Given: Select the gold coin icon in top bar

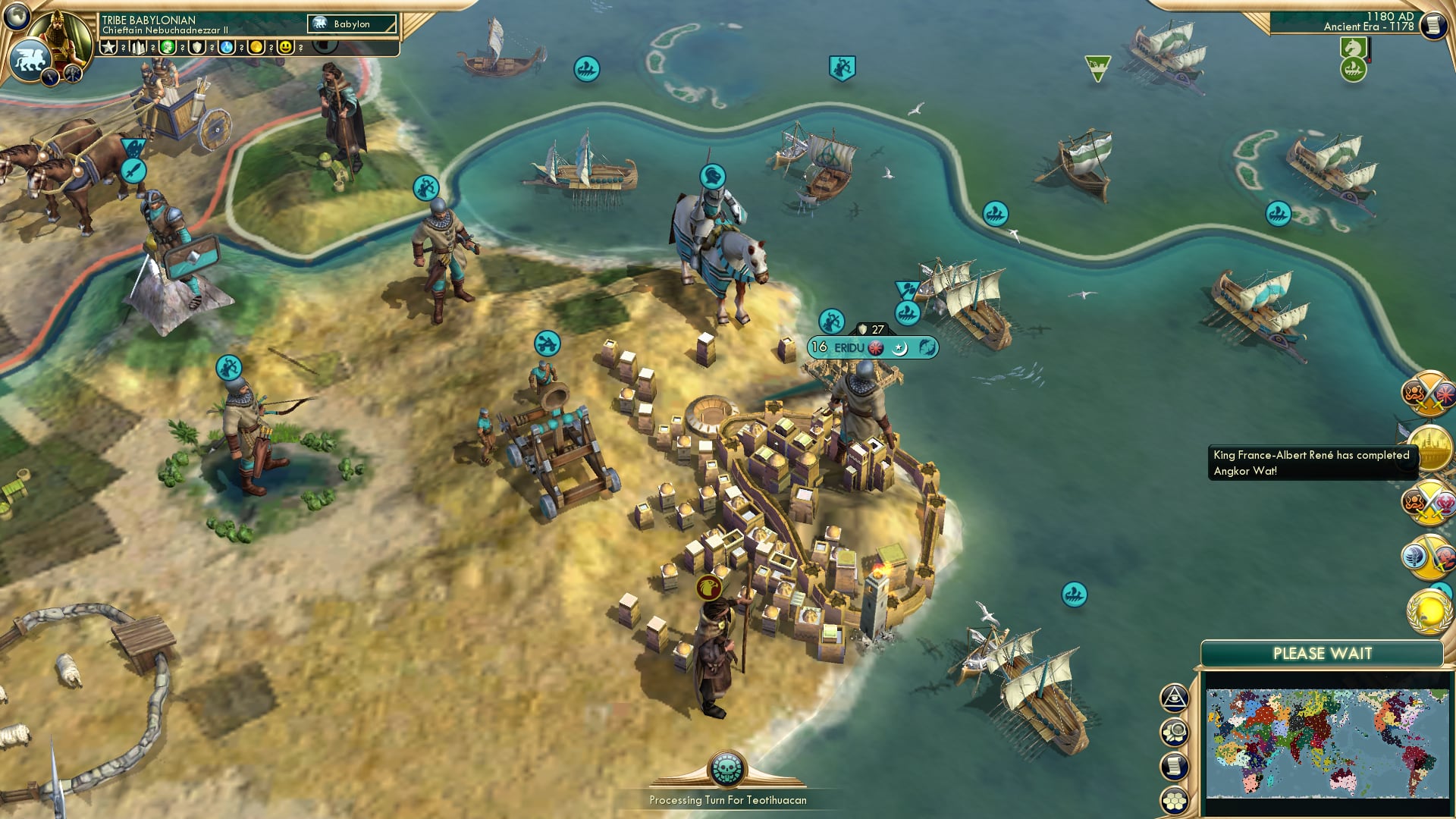Looking at the screenshot, I should pos(257,47).
